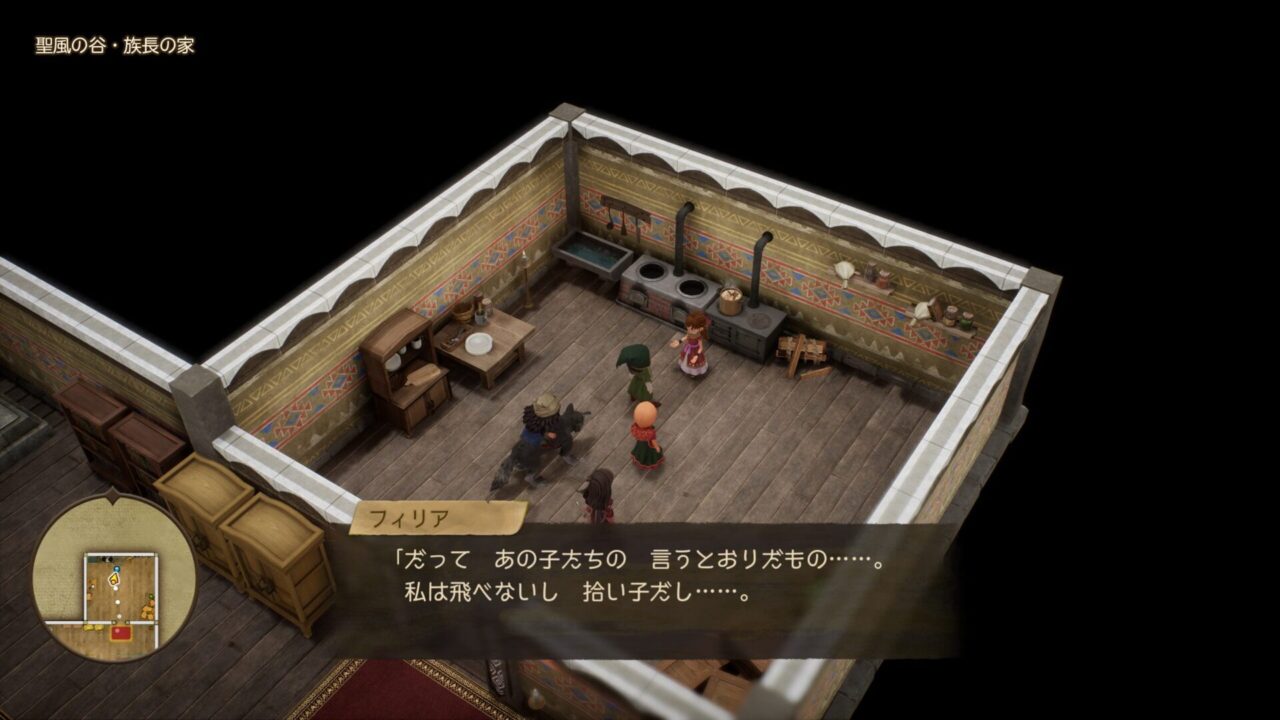Click the circular minimap
1280x720 pixels.
click(114, 577)
